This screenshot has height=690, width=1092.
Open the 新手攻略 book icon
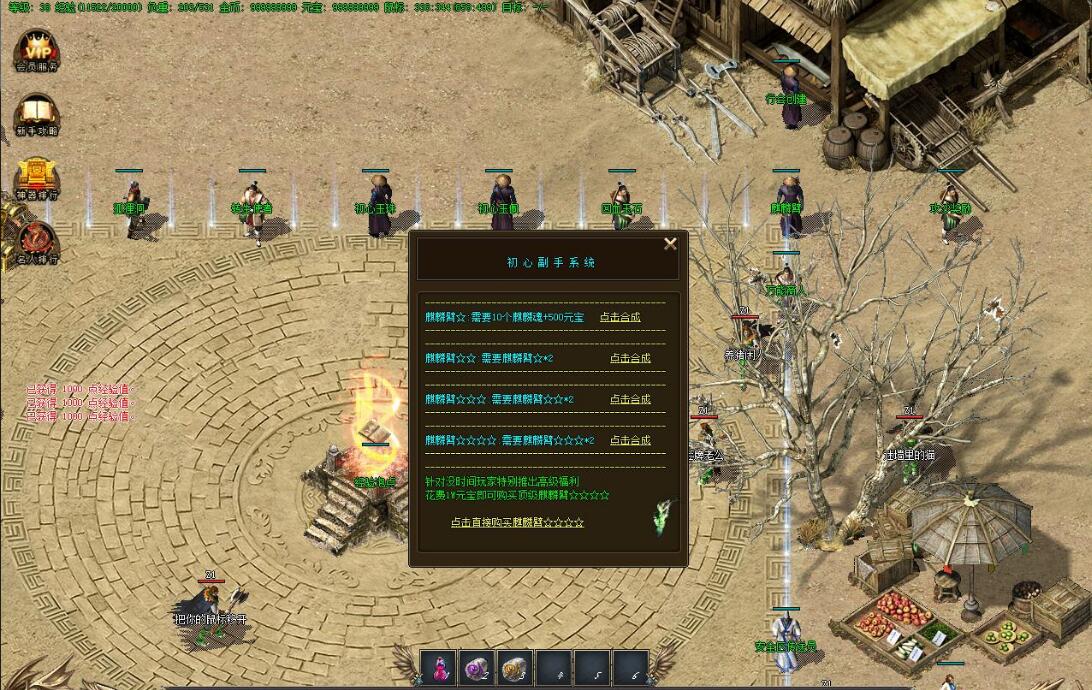[37, 112]
